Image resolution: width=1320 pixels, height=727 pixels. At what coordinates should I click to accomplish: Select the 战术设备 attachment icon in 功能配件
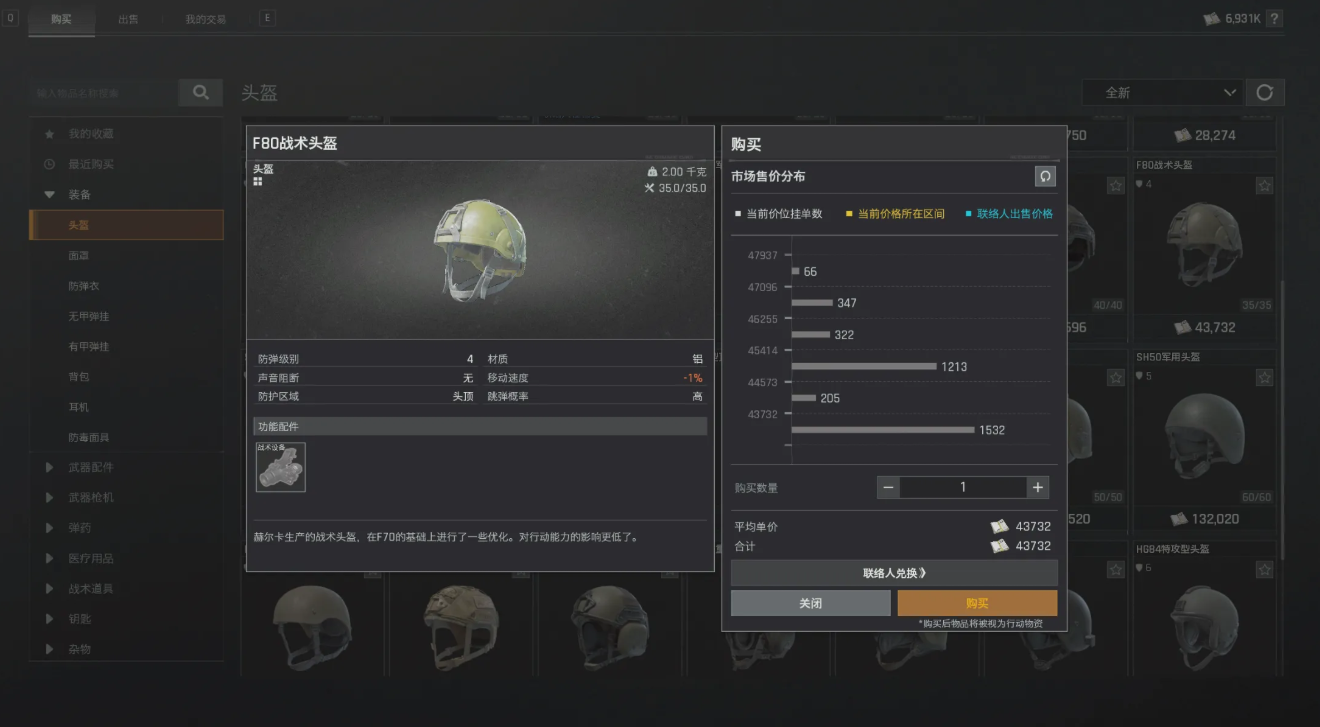pos(280,467)
